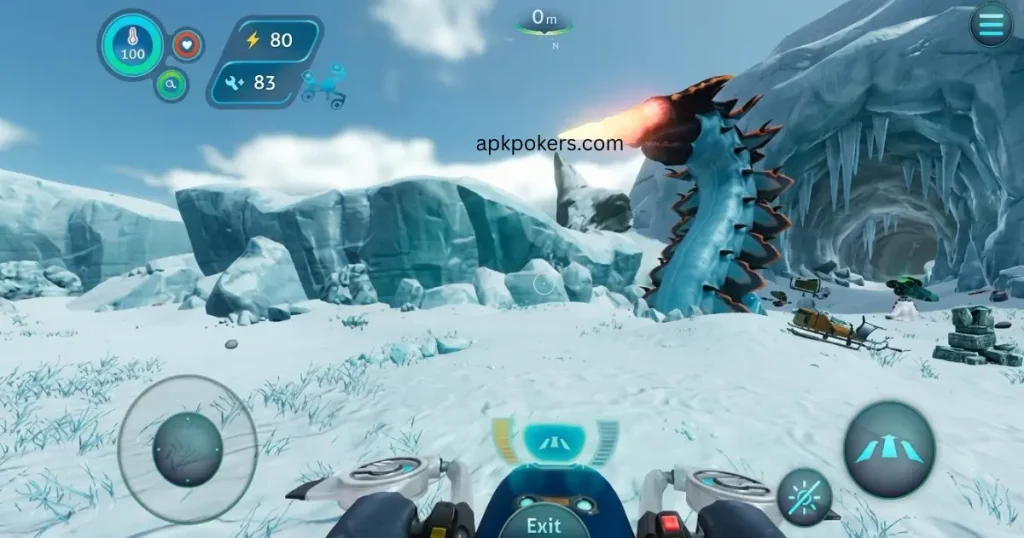Tap the Exit vehicle button
Viewport: 1024px width, 538px height.
click(543, 523)
